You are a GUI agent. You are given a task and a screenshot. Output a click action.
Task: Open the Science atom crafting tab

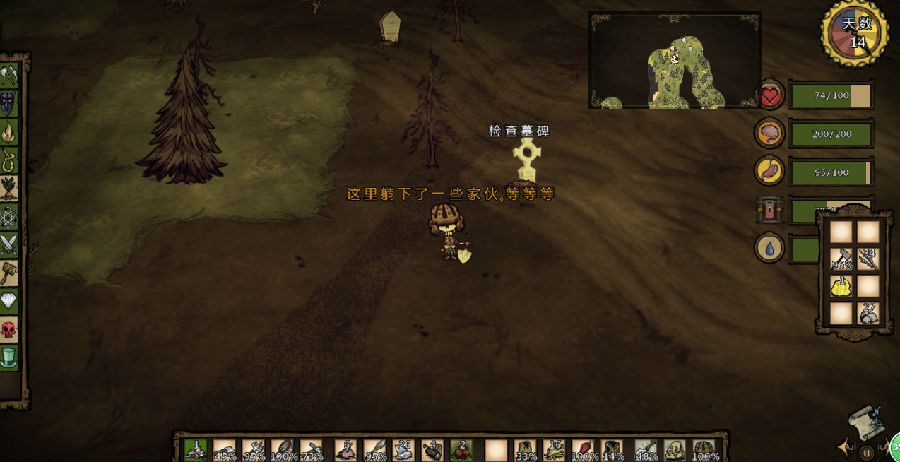[x=9, y=215]
